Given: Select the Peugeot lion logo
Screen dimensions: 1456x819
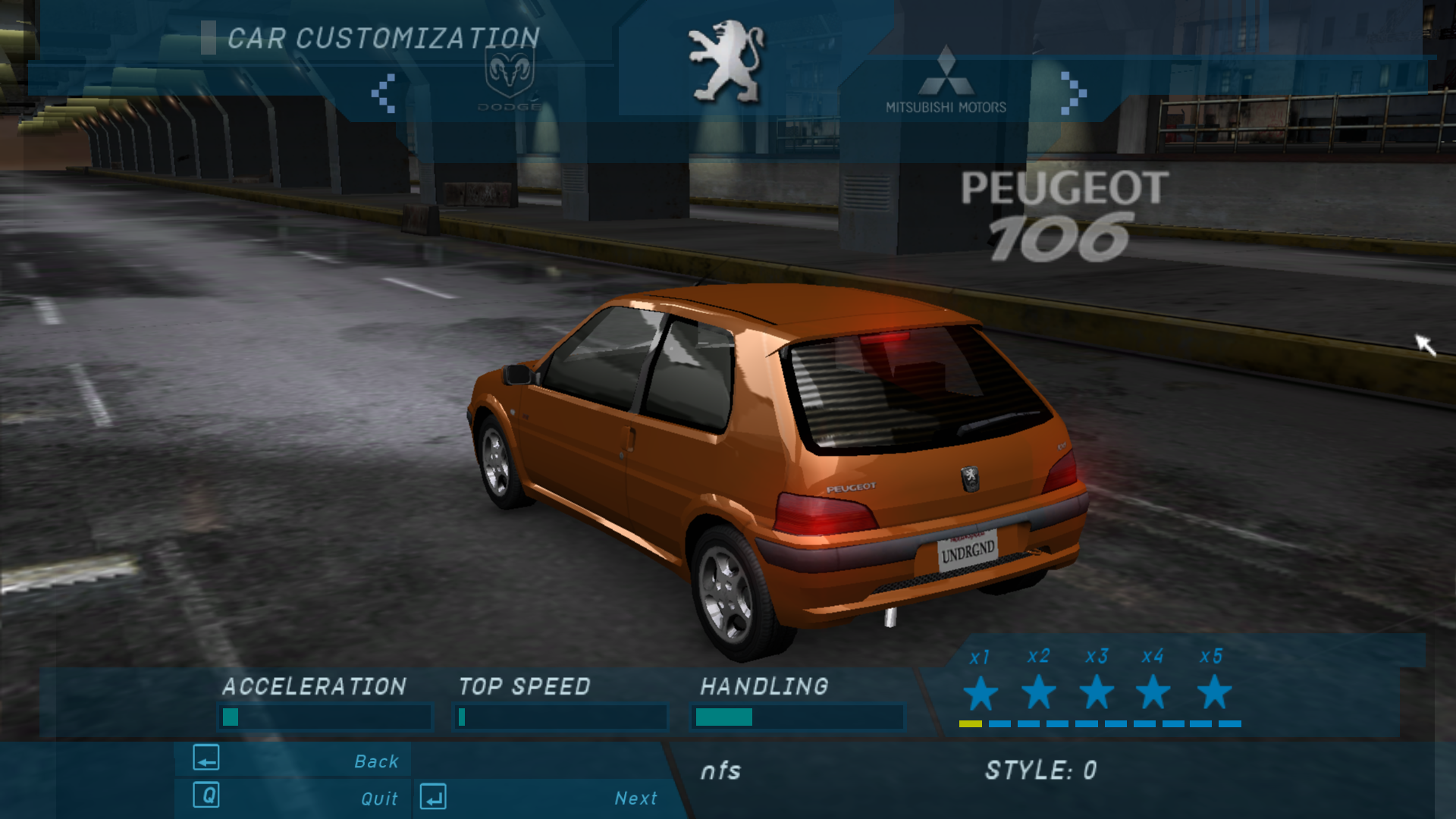Looking at the screenshot, I should [x=726, y=62].
